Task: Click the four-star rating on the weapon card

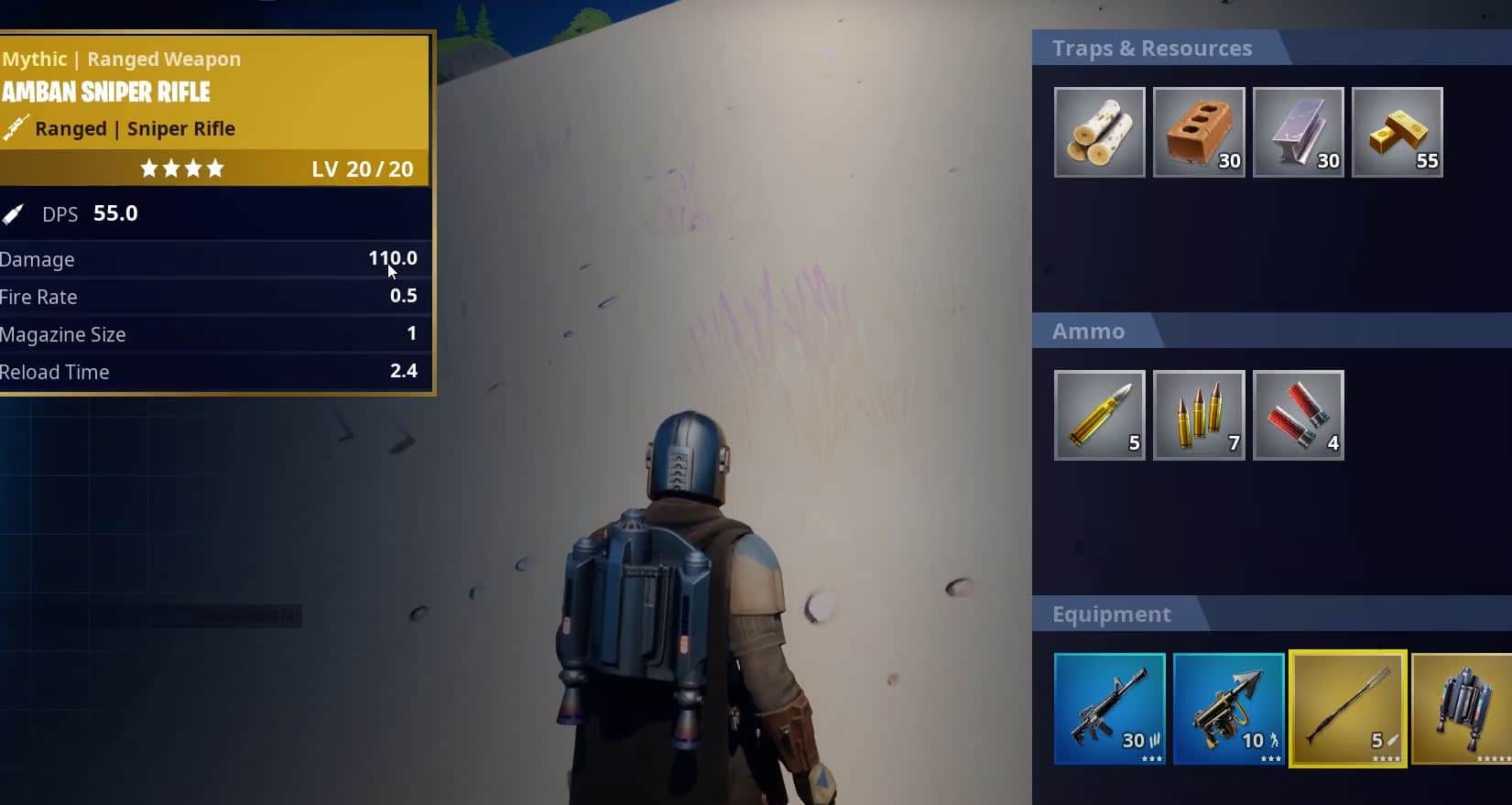Action: coord(182,169)
